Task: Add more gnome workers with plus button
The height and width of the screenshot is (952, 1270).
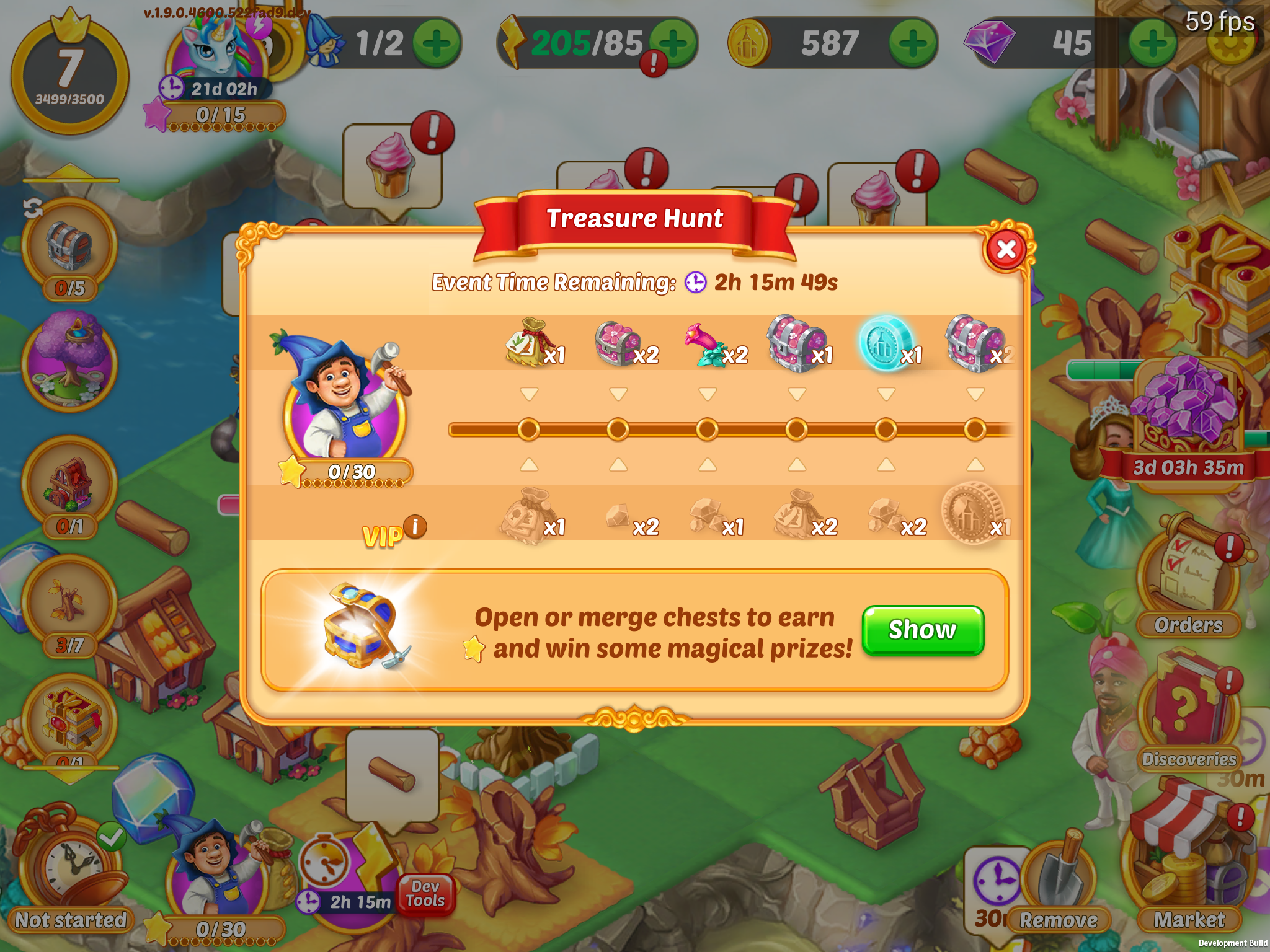Action: pos(437,43)
